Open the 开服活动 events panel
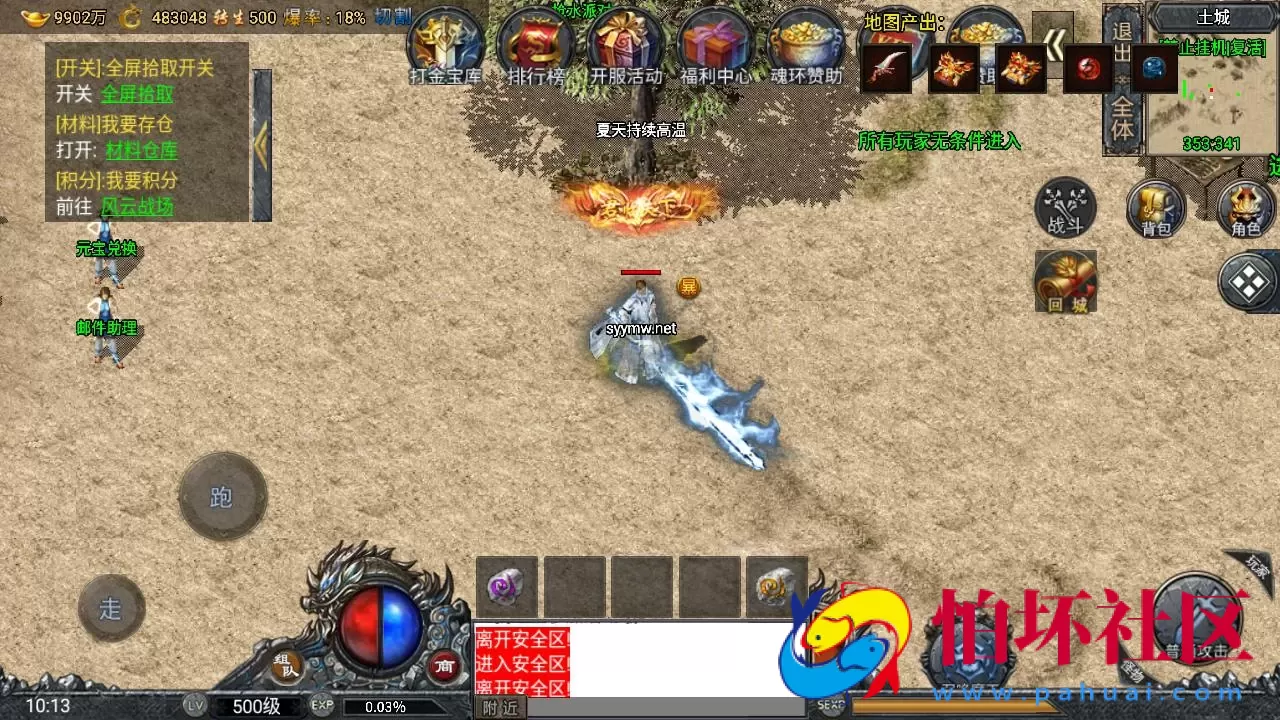1280x720 pixels. click(625, 45)
